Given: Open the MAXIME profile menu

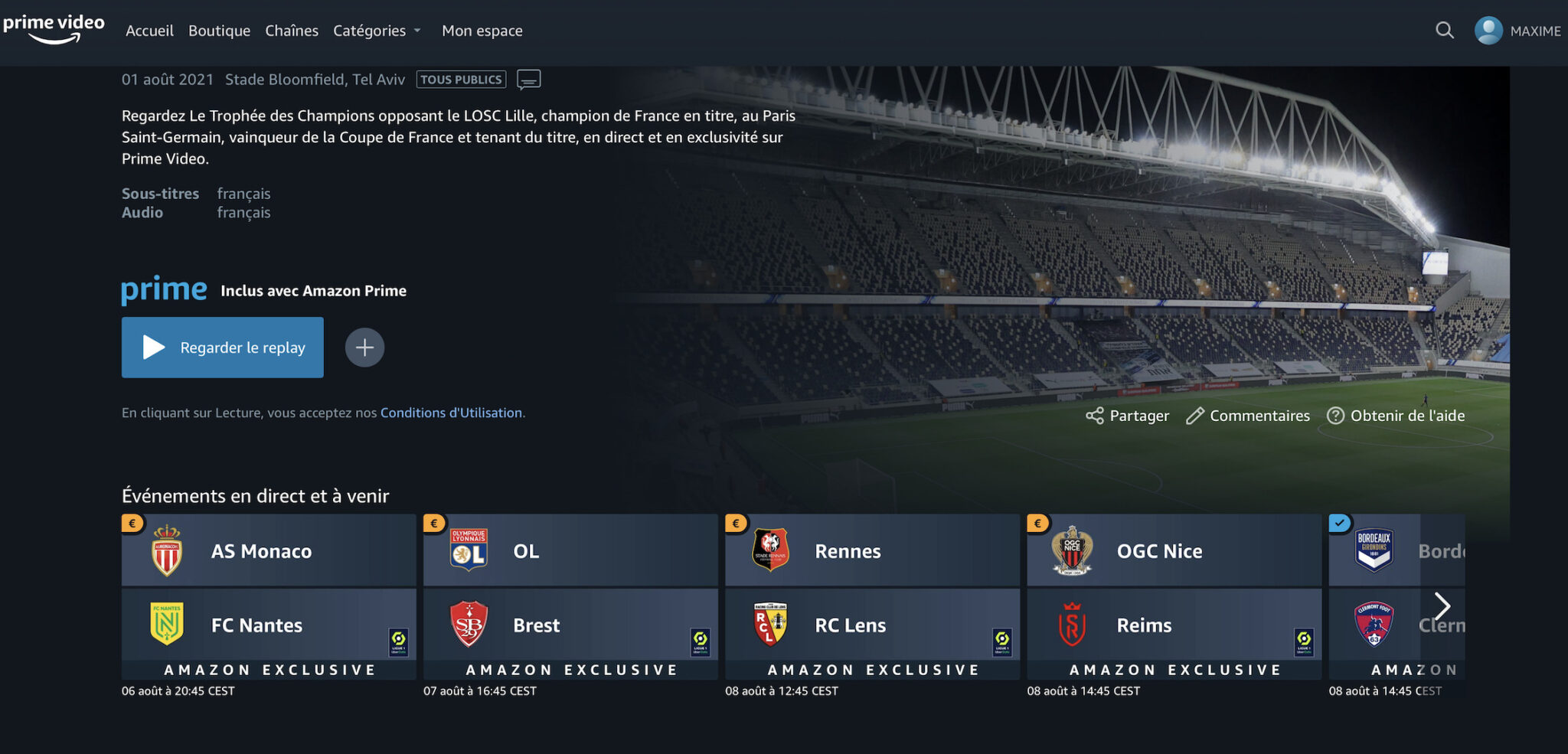Looking at the screenshot, I should (1517, 31).
